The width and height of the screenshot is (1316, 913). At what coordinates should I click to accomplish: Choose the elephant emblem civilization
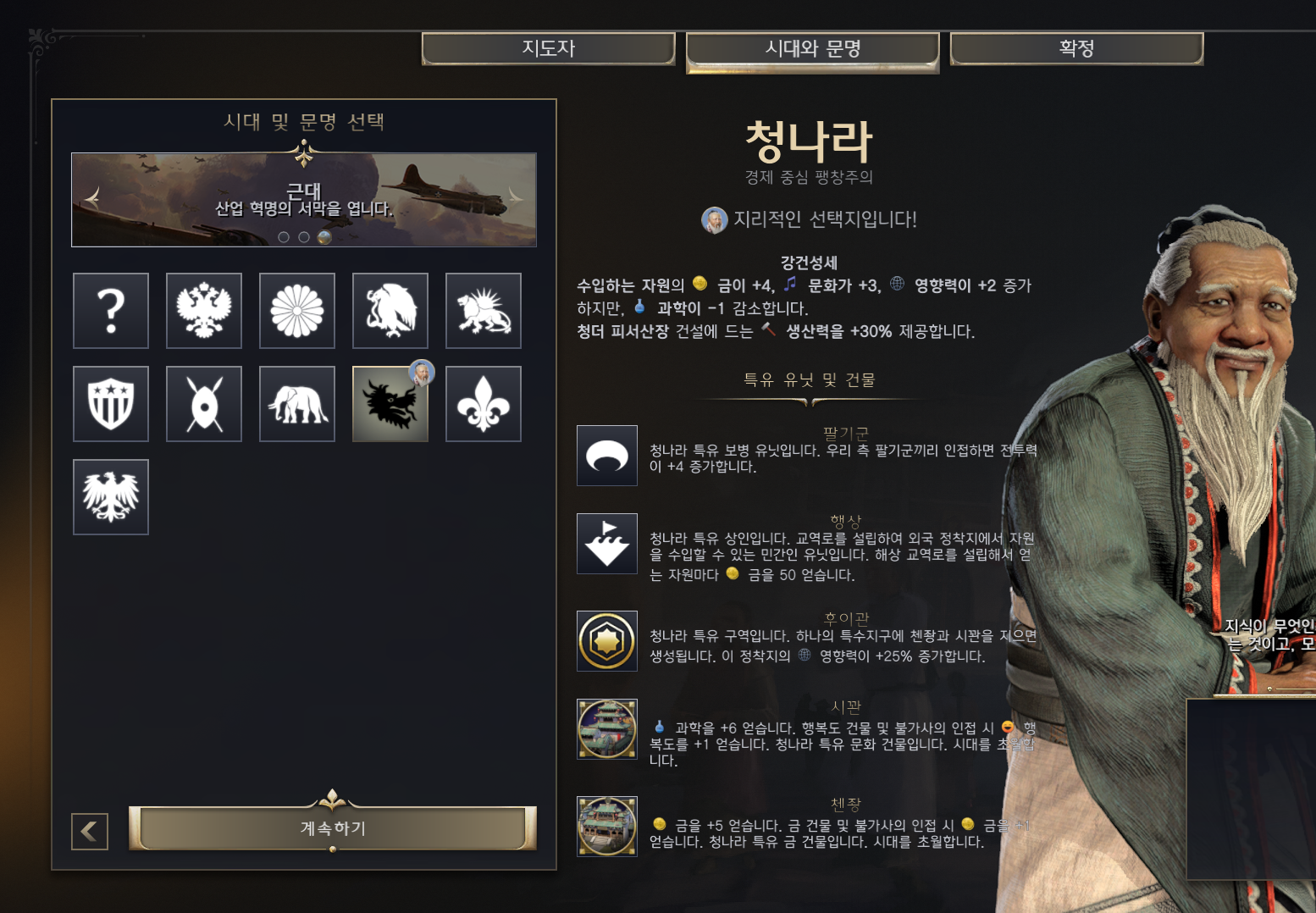[297, 404]
